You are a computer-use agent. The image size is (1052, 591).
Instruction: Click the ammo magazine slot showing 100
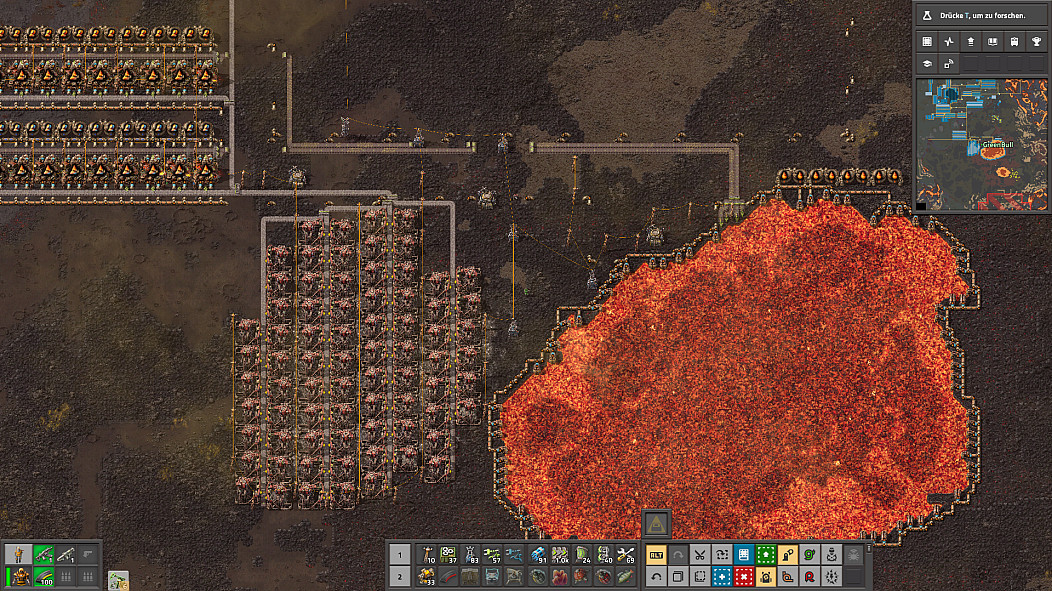(x=43, y=577)
